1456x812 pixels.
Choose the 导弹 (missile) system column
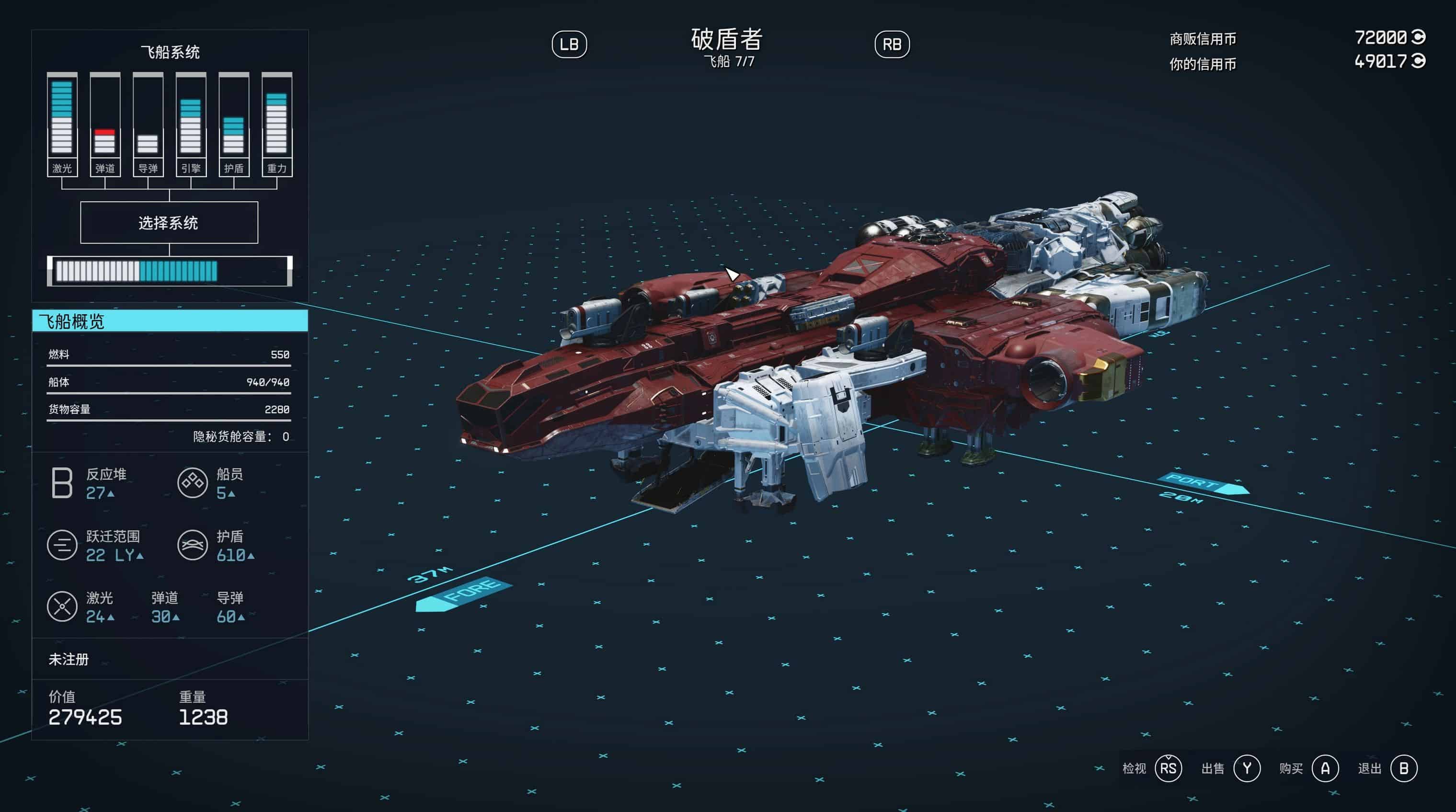148,124
